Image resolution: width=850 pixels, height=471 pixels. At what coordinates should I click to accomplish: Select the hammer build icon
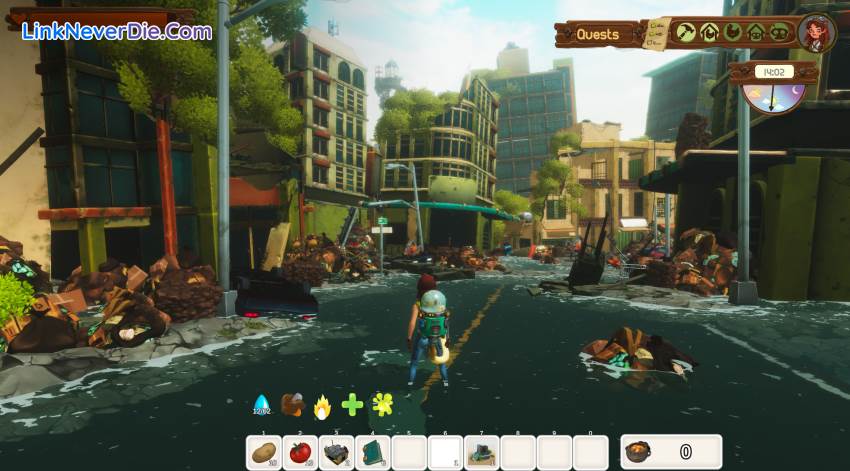[685, 32]
